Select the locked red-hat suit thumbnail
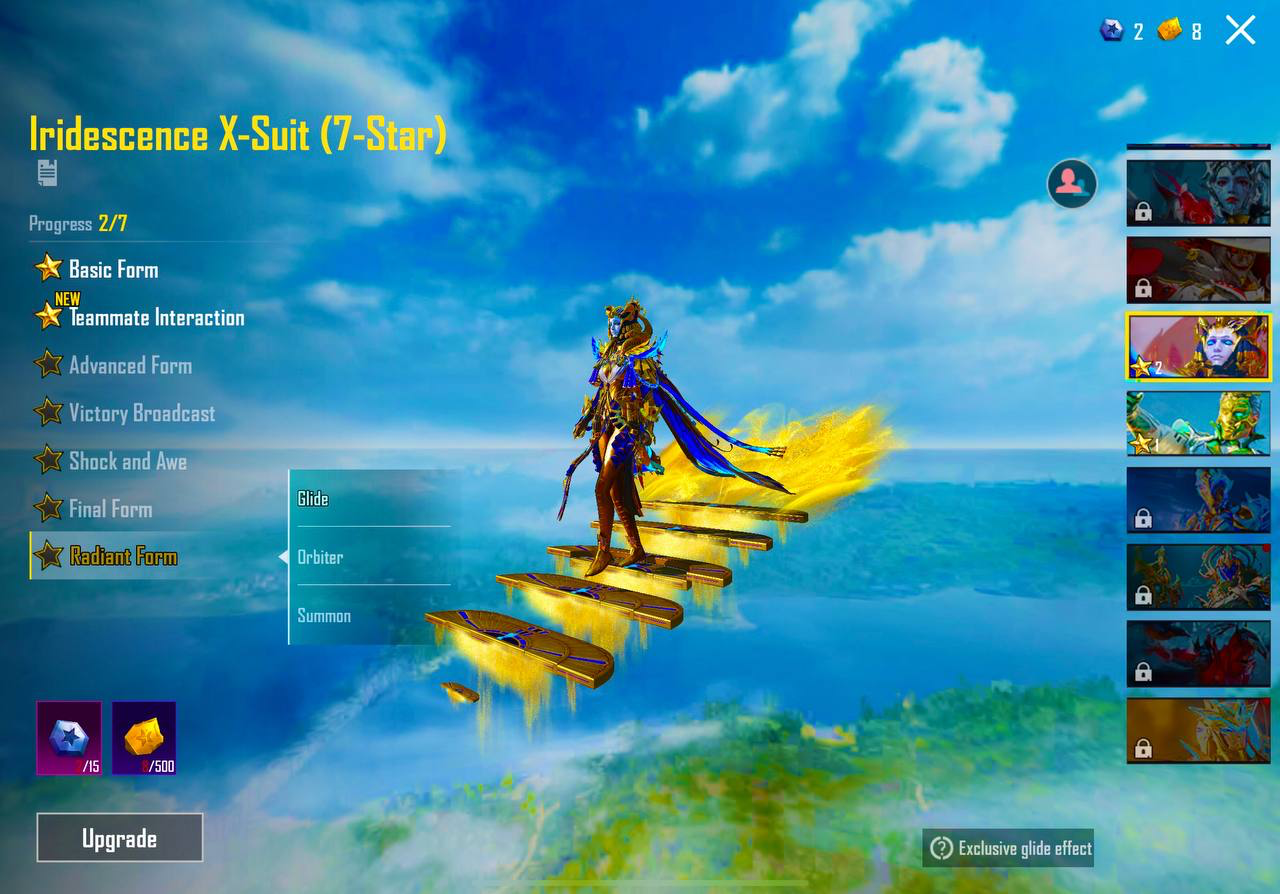 click(x=1198, y=269)
